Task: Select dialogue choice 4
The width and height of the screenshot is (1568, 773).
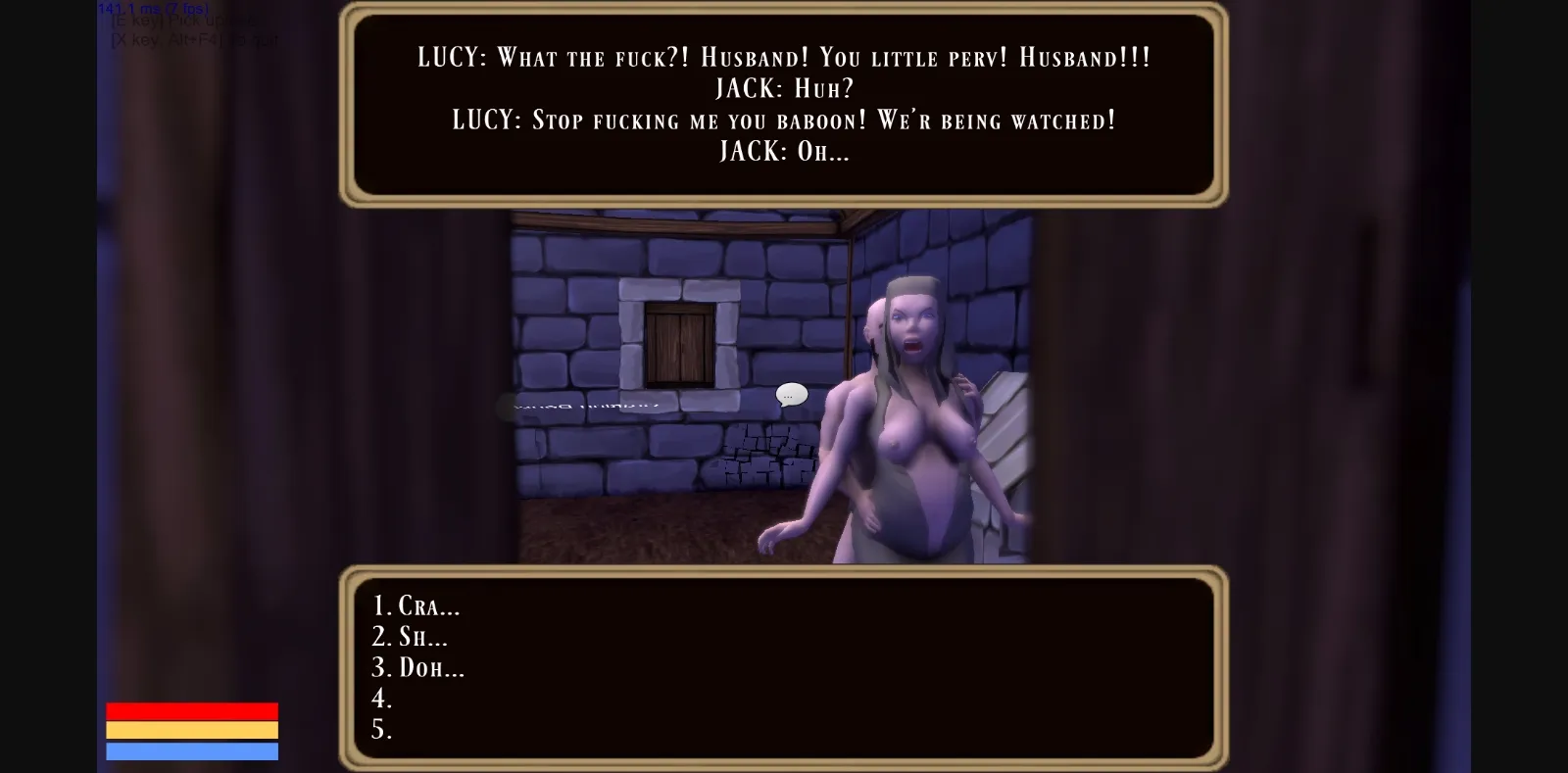Action: 383,700
